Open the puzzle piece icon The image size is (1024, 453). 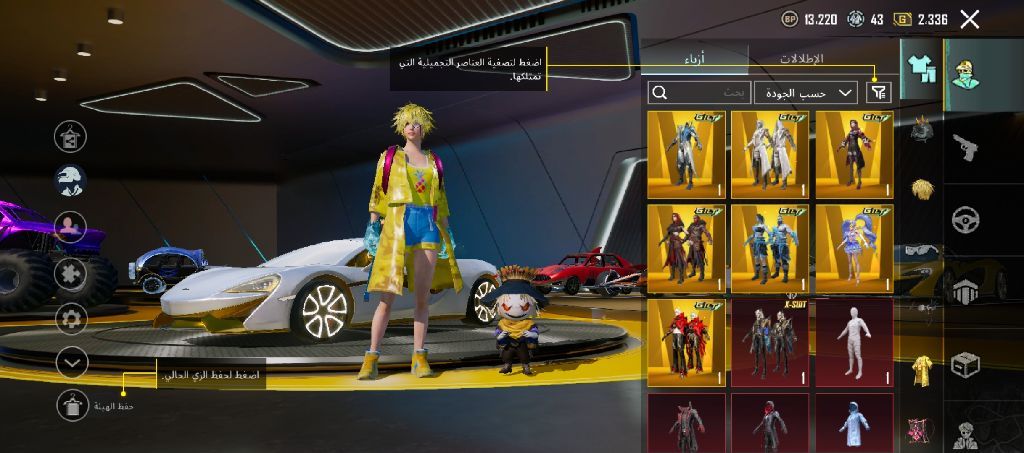coord(71,274)
